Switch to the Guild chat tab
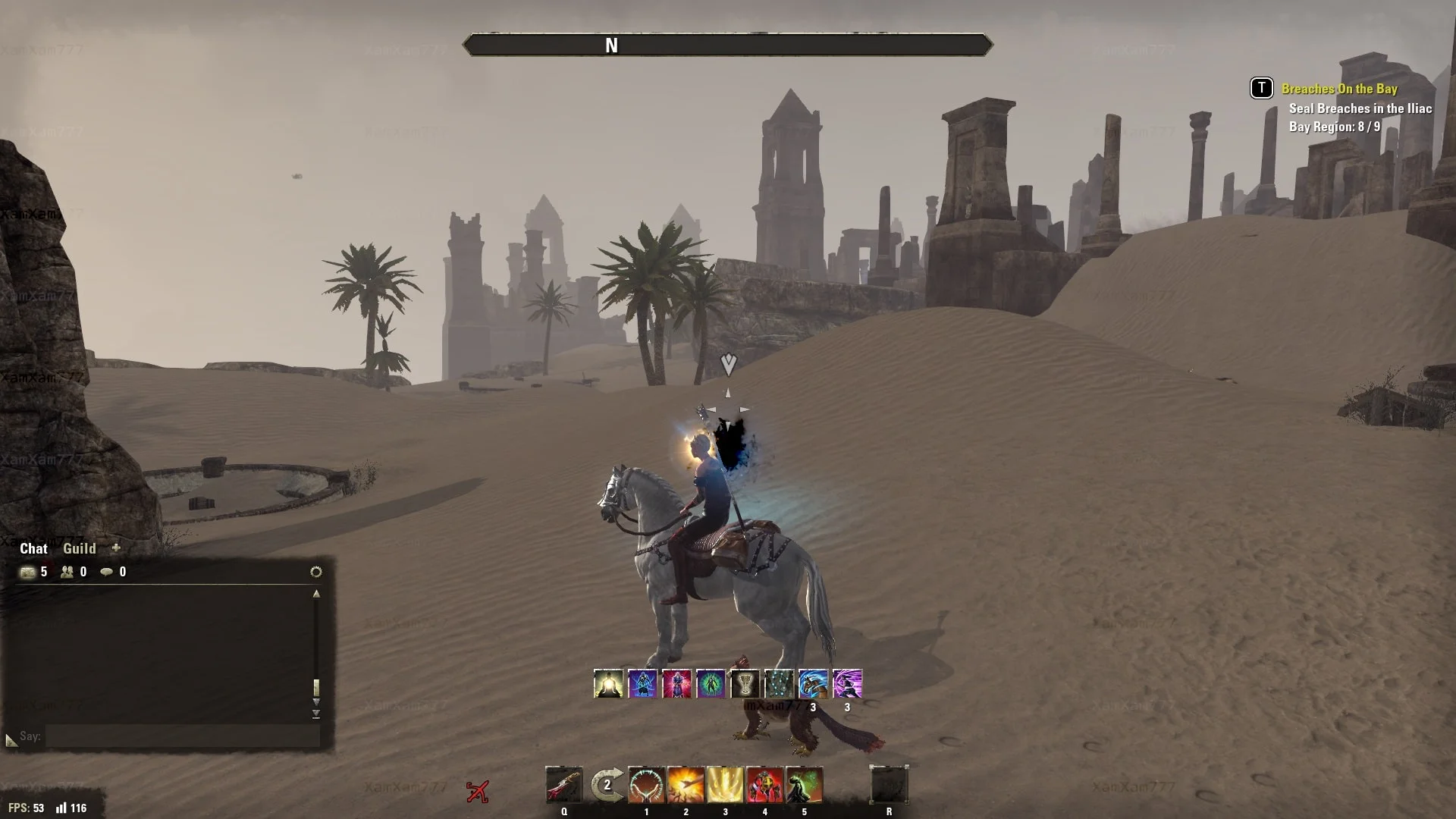This screenshot has width=1456, height=819. pyautogui.click(x=80, y=548)
